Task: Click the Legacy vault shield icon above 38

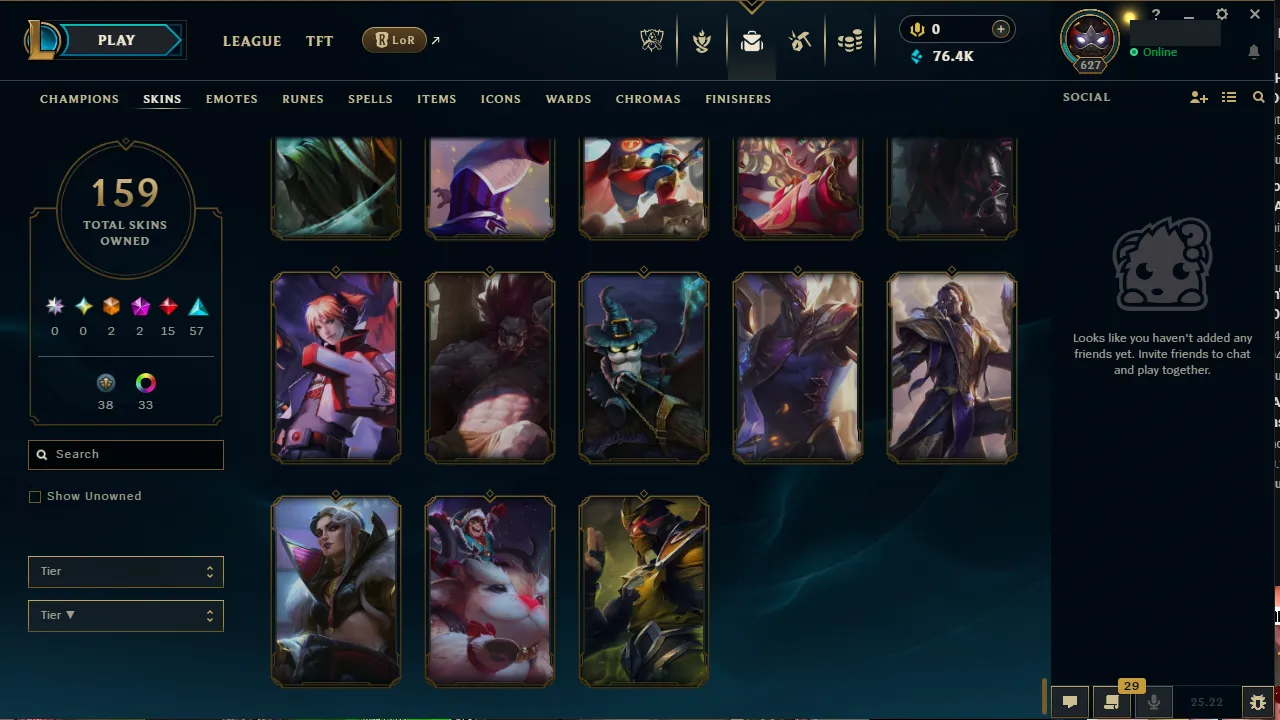Action: [x=106, y=382]
